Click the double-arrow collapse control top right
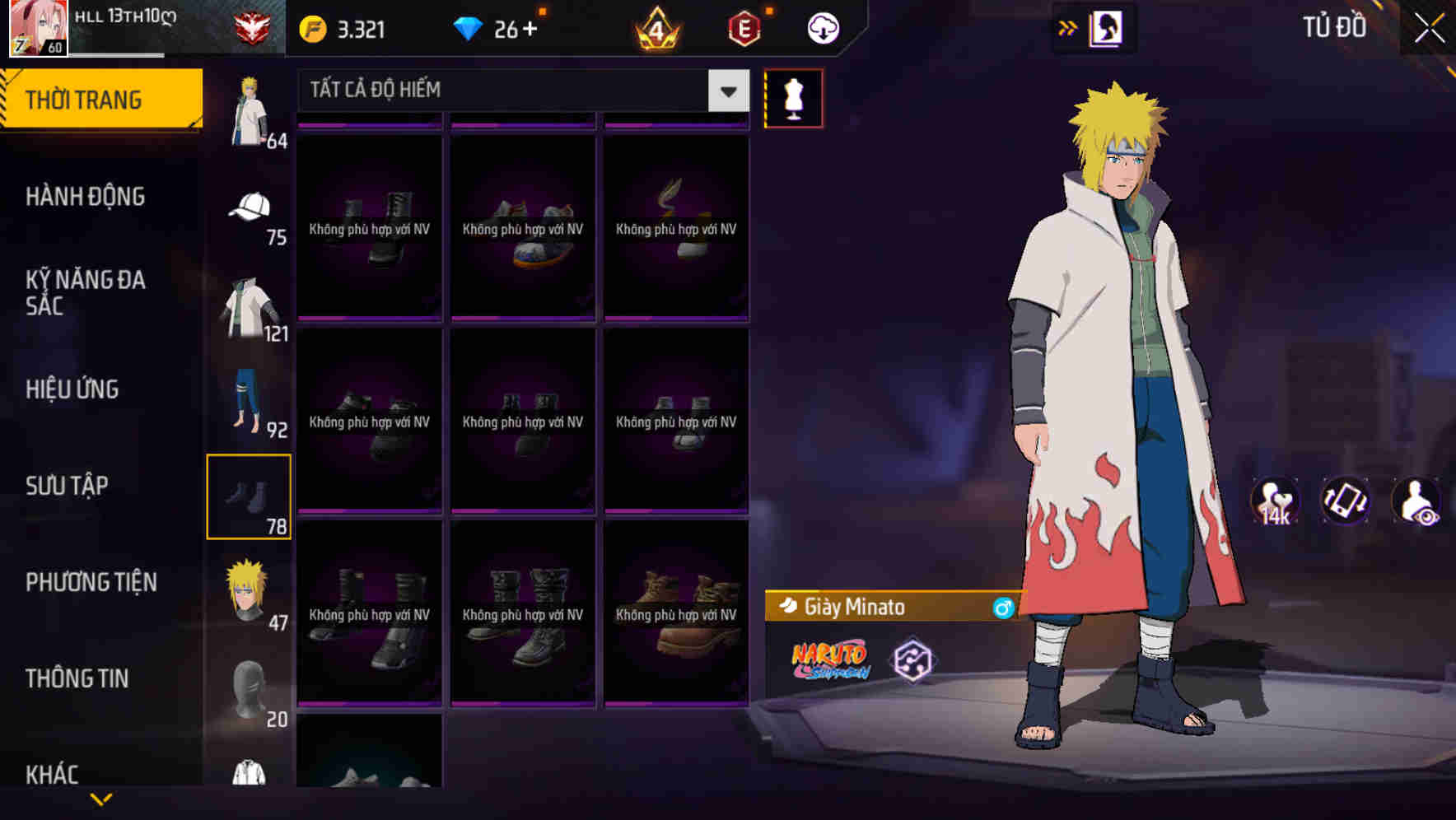 pyautogui.click(x=1068, y=26)
